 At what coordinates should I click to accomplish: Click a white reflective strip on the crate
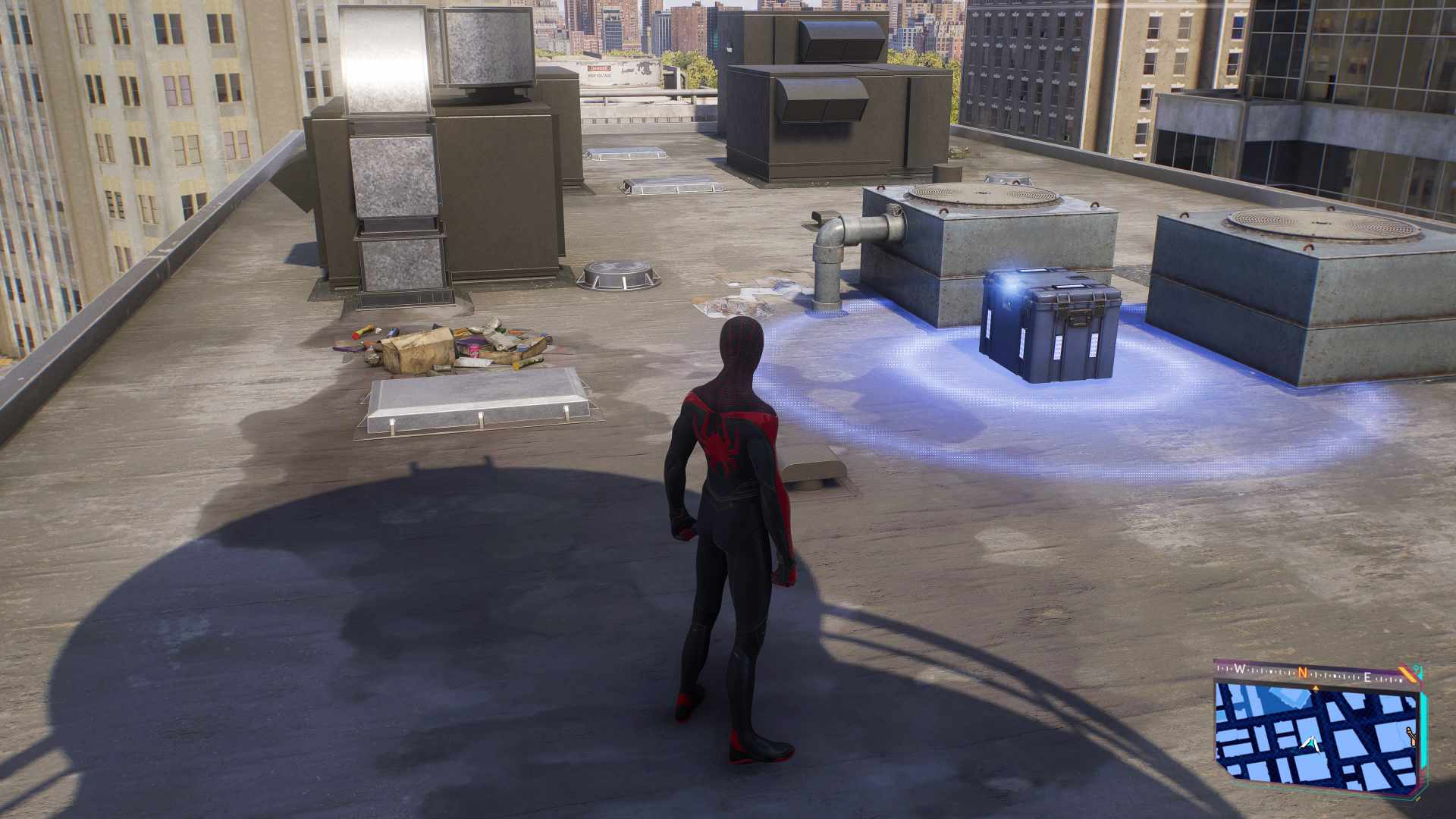coord(1058,346)
